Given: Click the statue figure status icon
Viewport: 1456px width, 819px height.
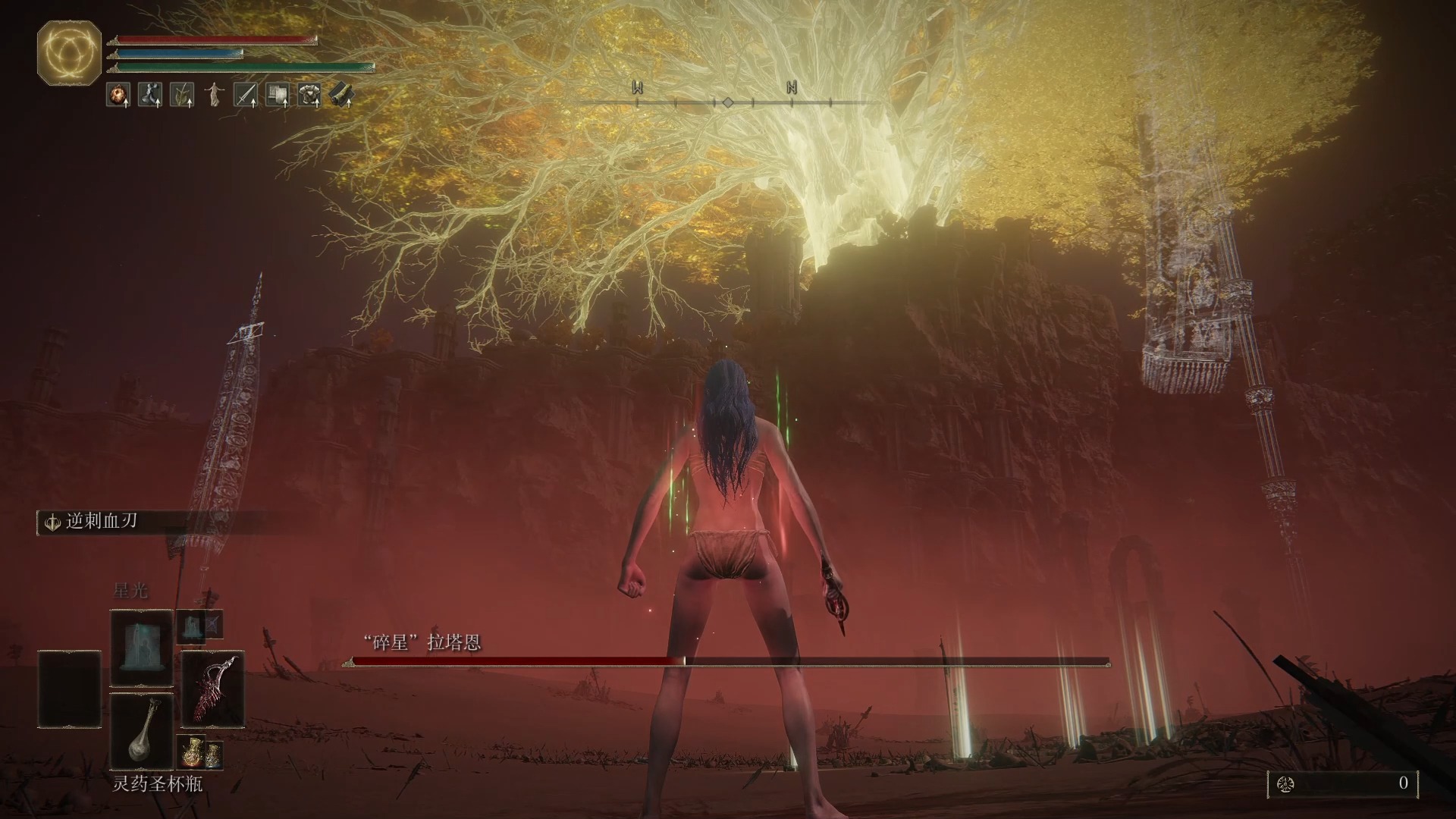Looking at the screenshot, I should pyautogui.click(x=215, y=95).
